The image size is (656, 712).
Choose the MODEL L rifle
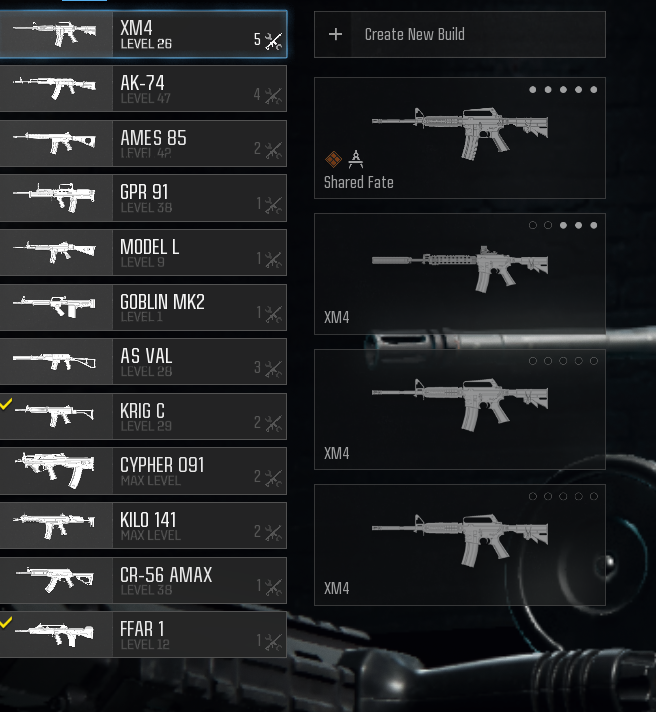pyautogui.click(x=143, y=253)
